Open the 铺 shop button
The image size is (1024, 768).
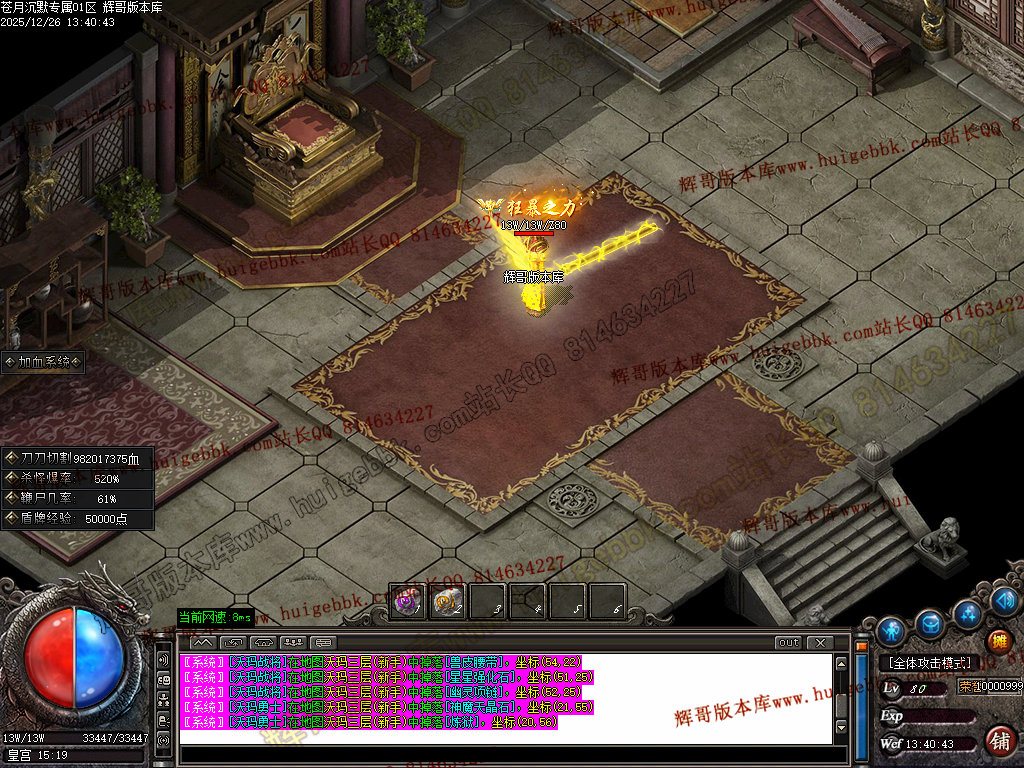point(998,740)
